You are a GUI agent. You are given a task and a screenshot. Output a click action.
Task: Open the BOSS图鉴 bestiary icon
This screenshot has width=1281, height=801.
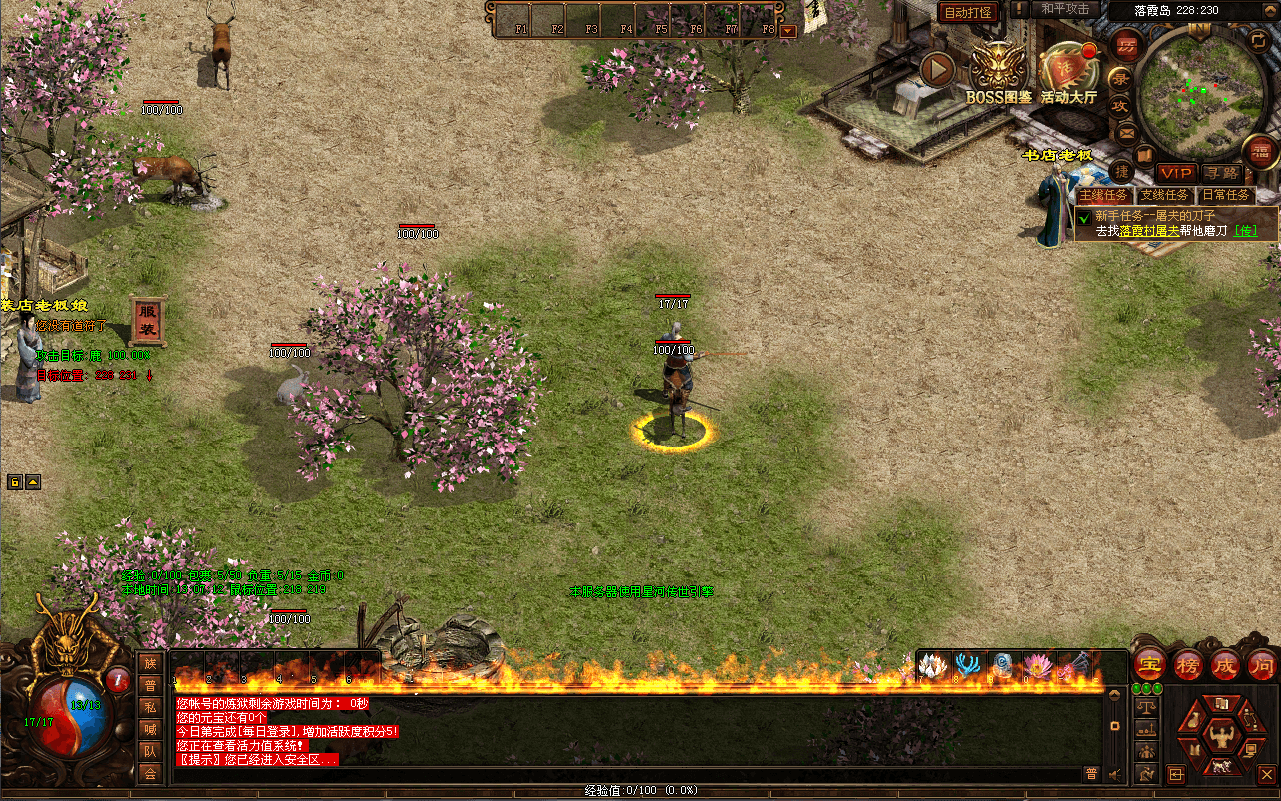click(x=998, y=72)
